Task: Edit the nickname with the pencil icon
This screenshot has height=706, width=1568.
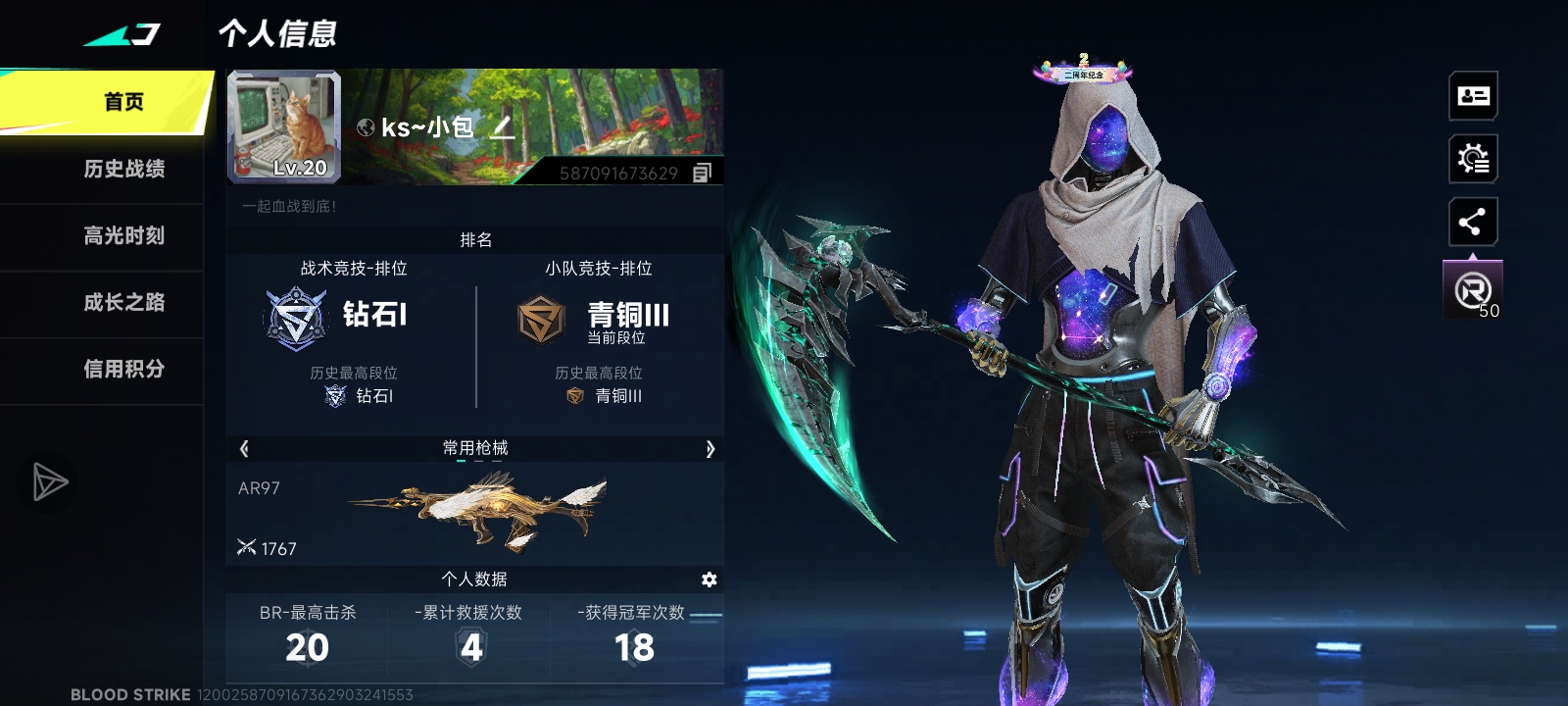Action: [x=502, y=127]
